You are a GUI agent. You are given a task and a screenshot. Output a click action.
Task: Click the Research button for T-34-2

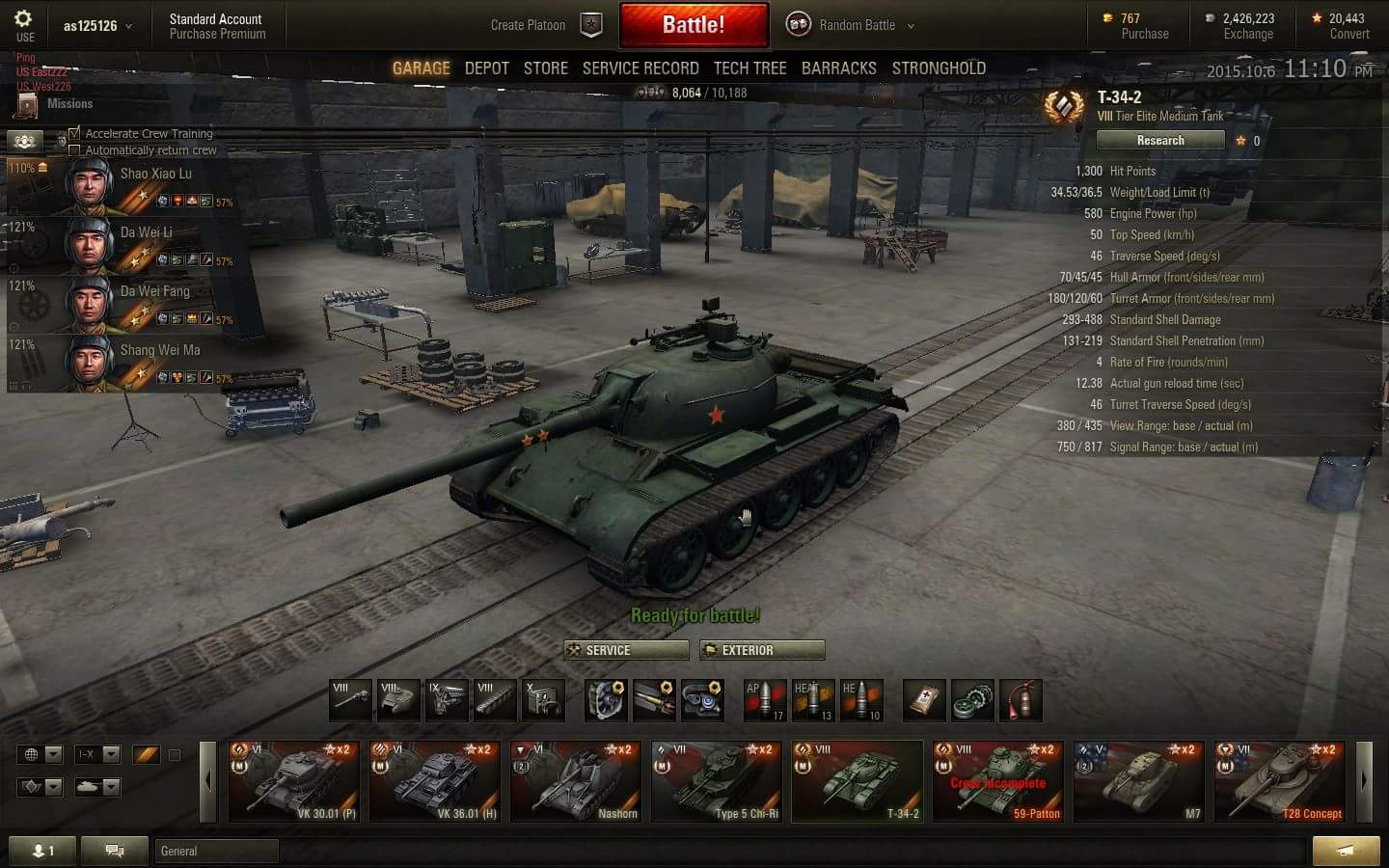[1160, 141]
